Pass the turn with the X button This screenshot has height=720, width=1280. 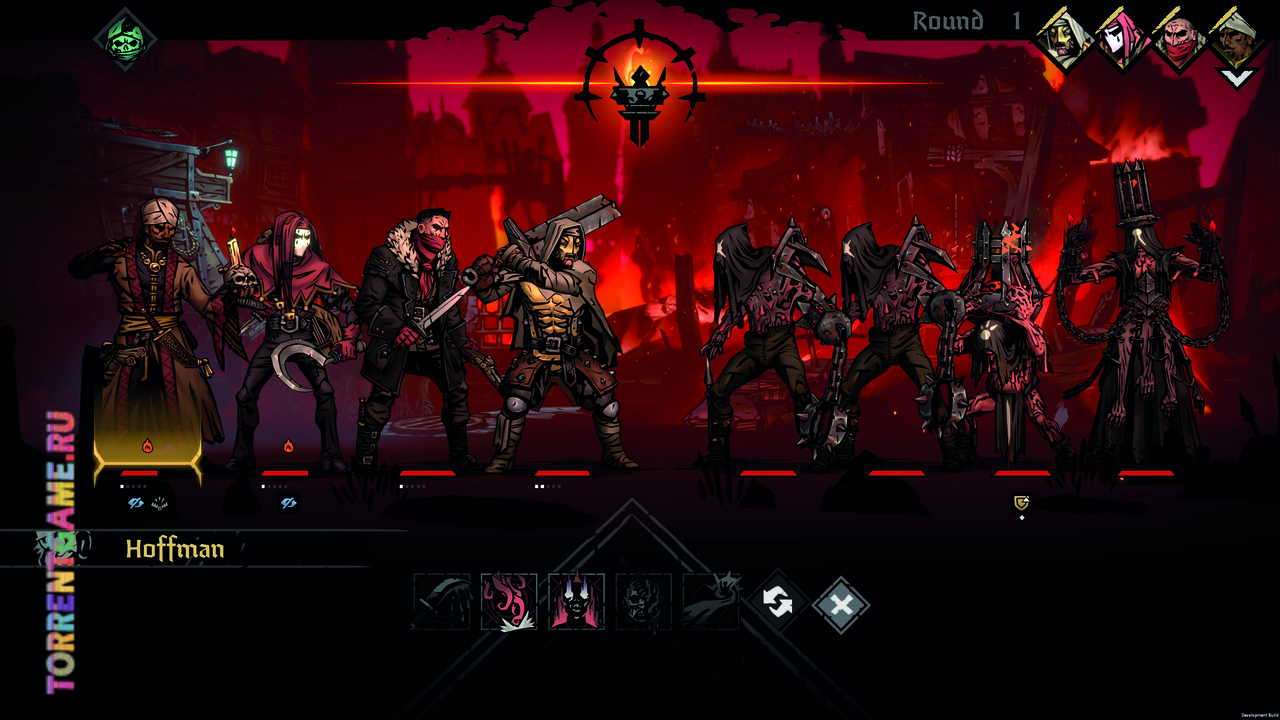tap(841, 604)
